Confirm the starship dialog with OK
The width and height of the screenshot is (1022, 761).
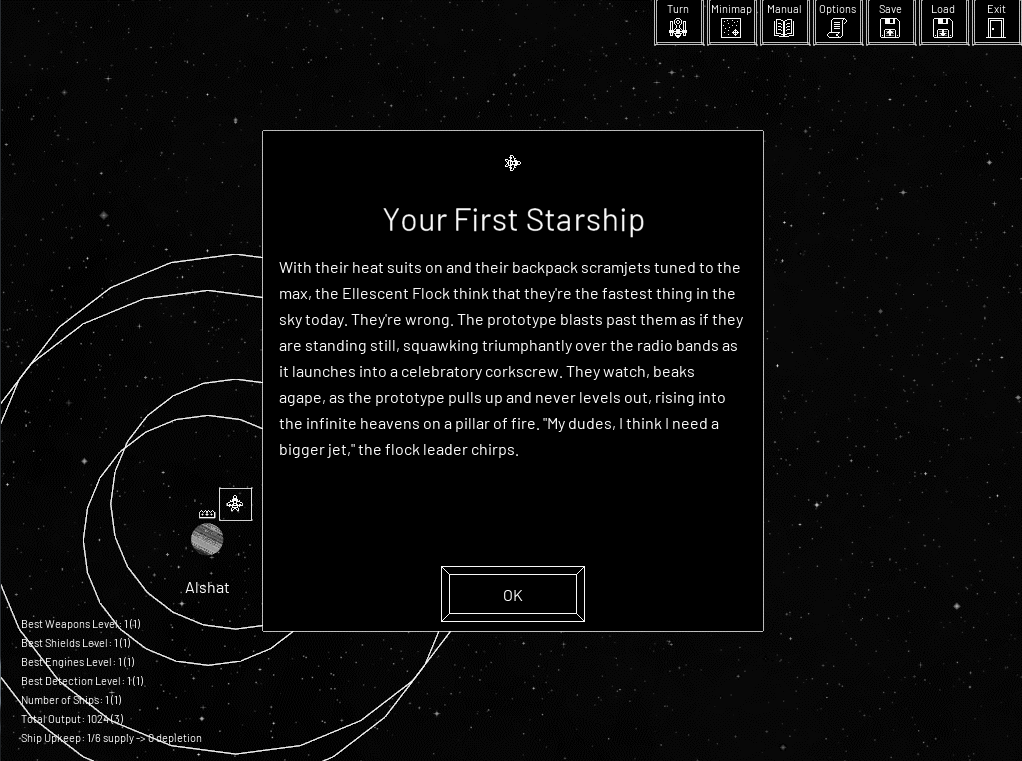512,595
